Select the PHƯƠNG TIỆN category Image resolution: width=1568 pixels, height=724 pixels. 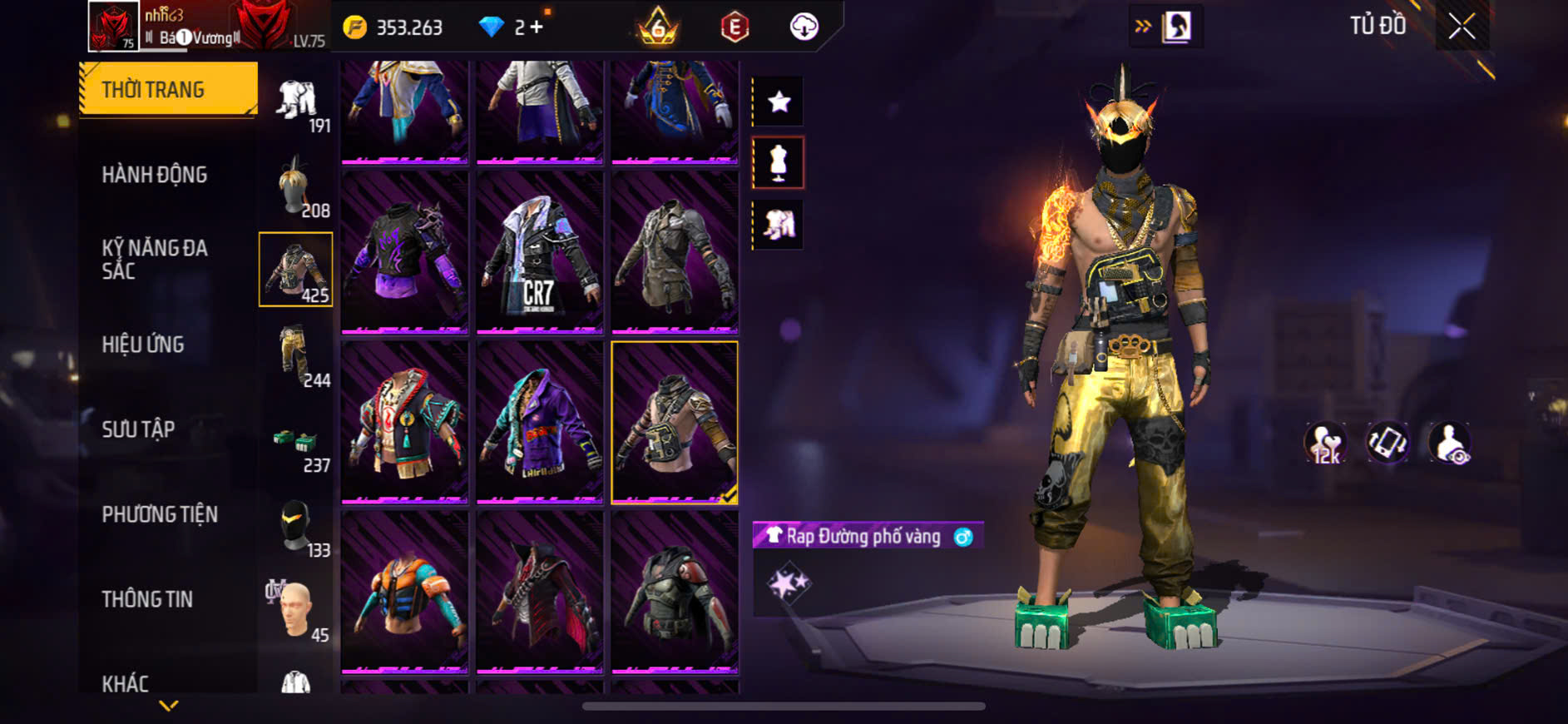tap(160, 514)
